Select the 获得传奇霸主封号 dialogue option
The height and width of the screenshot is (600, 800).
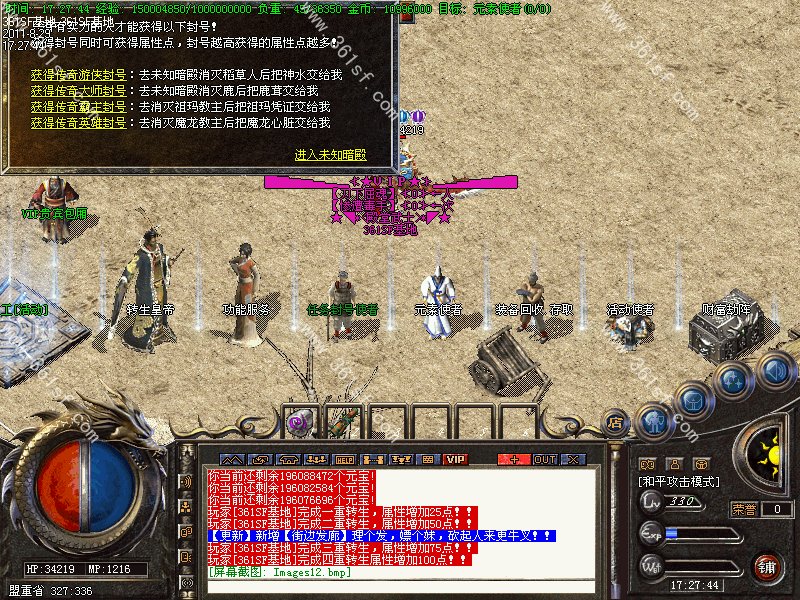78,107
